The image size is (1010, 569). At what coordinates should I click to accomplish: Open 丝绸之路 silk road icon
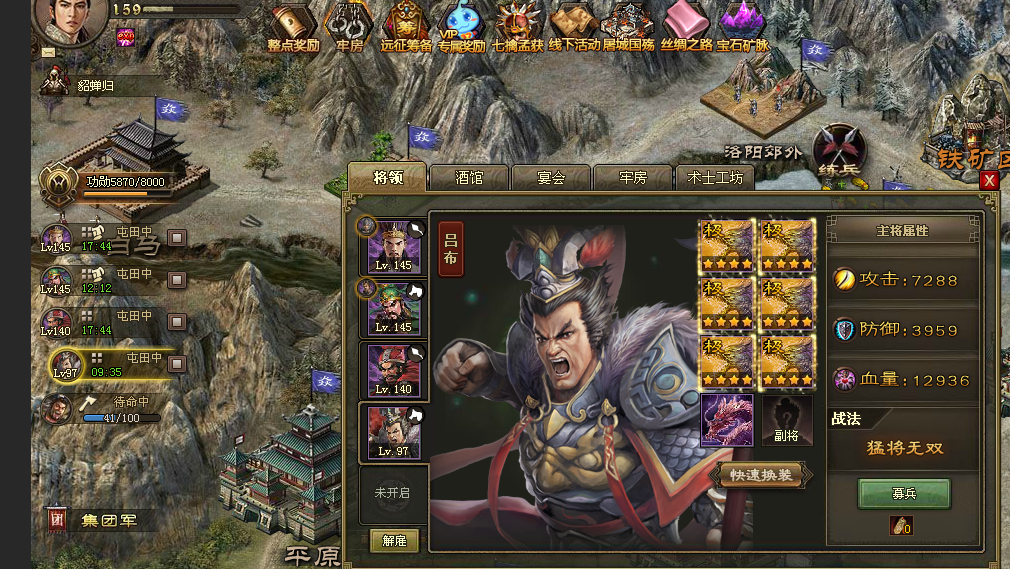tap(687, 27)
